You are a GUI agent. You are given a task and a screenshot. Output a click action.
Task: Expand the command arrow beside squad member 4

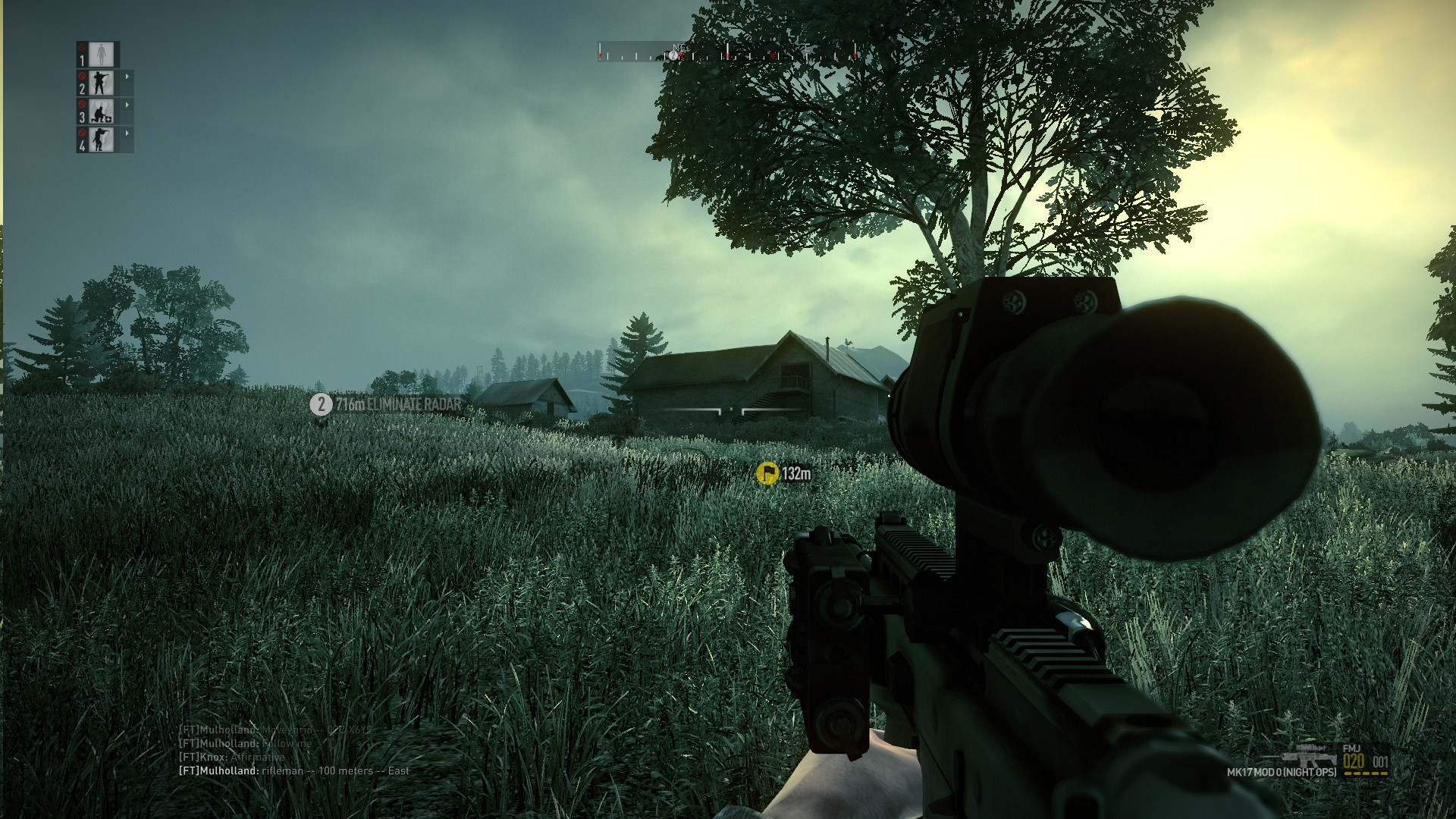127,133
